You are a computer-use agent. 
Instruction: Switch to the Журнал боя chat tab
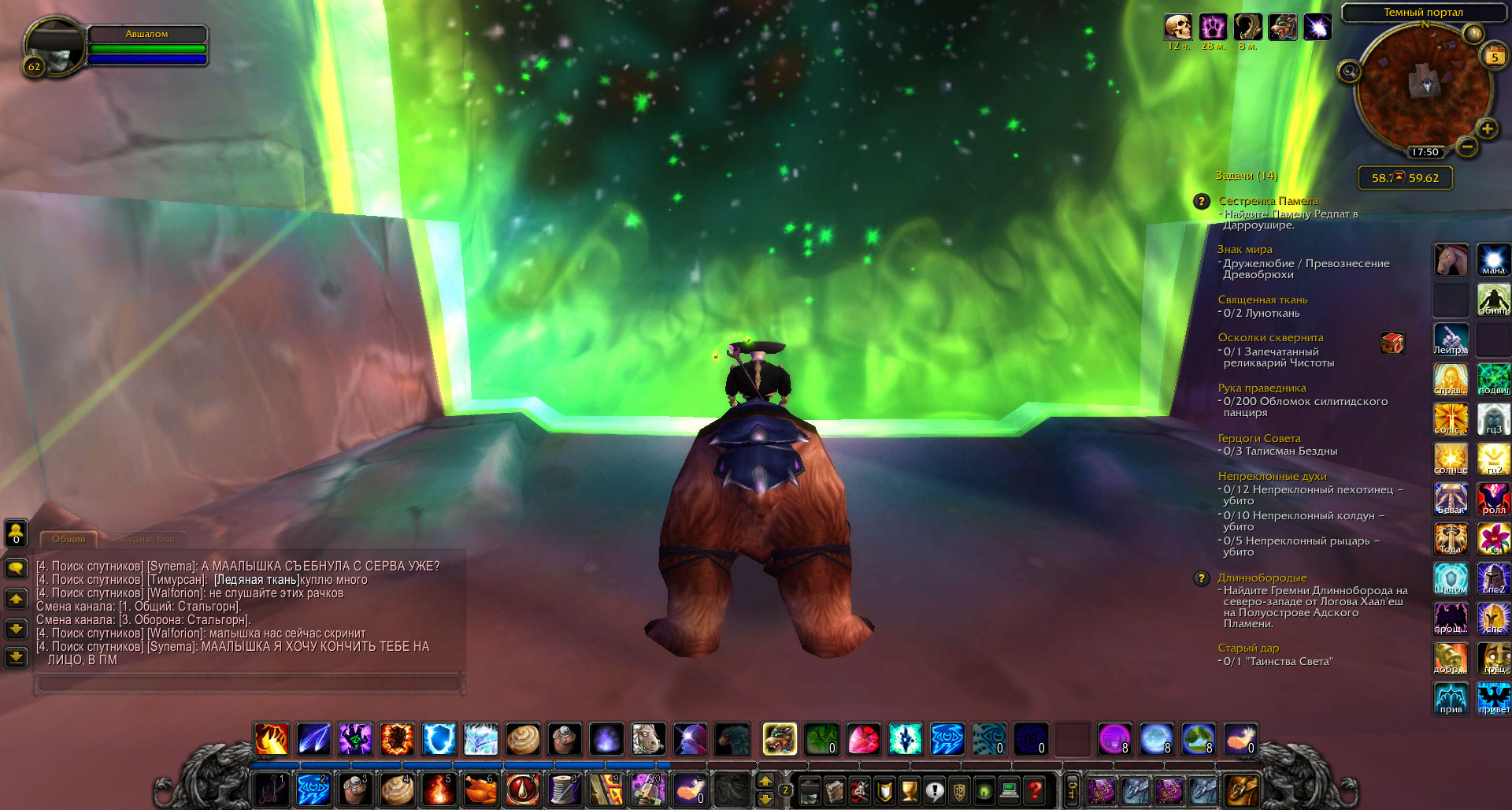point(146,539)
